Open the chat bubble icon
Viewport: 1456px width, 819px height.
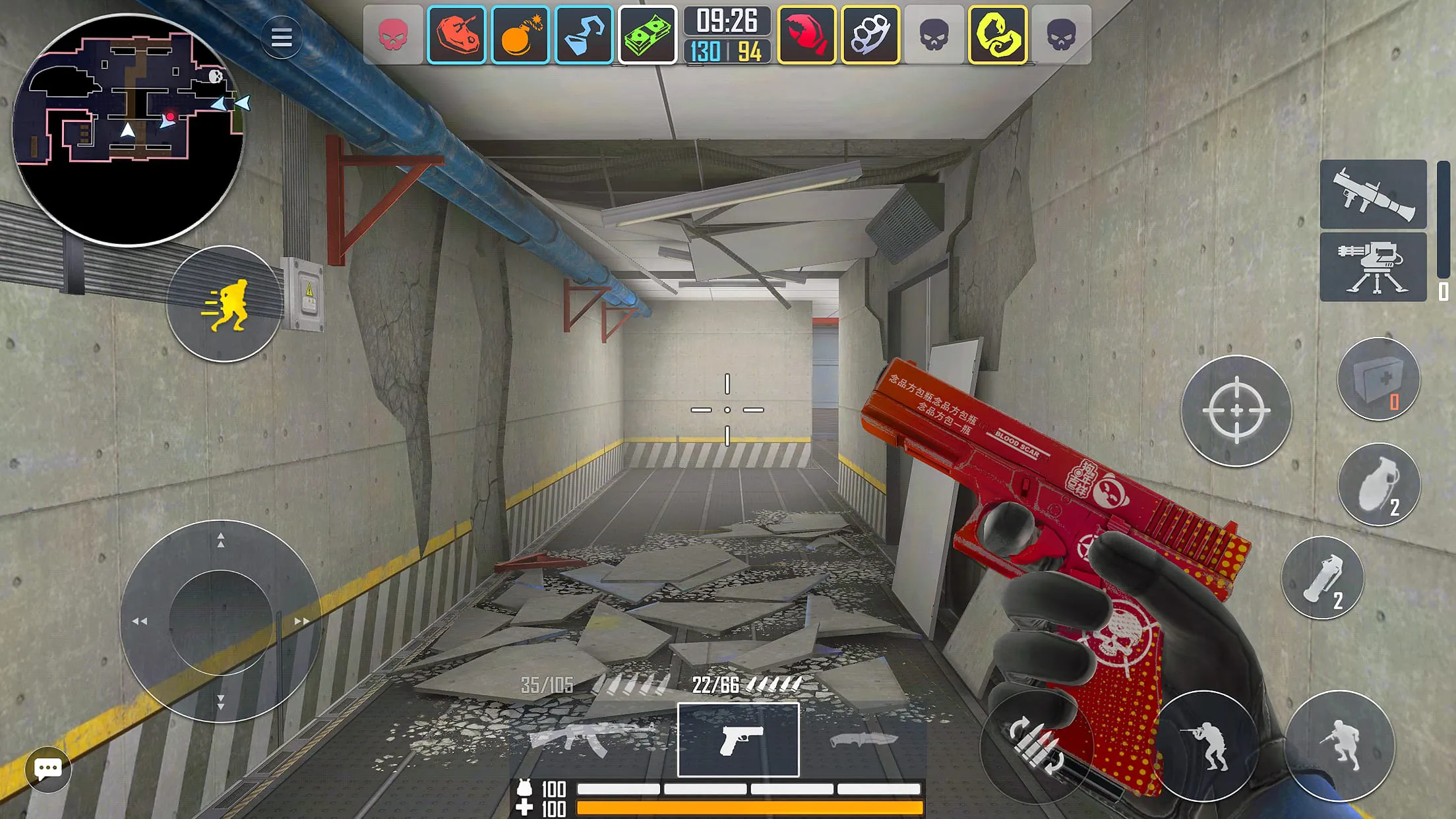(47, 768)
